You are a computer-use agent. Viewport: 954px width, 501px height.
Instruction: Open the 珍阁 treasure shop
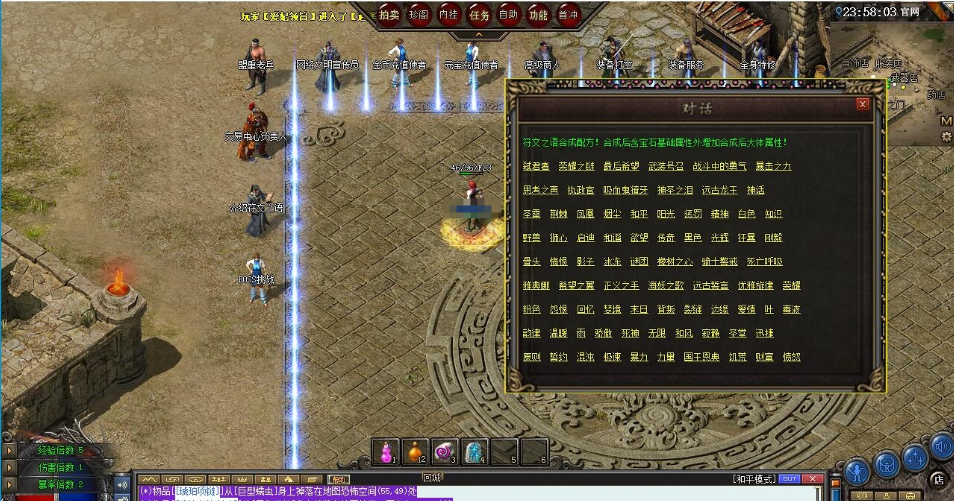(x=419, y=15)
